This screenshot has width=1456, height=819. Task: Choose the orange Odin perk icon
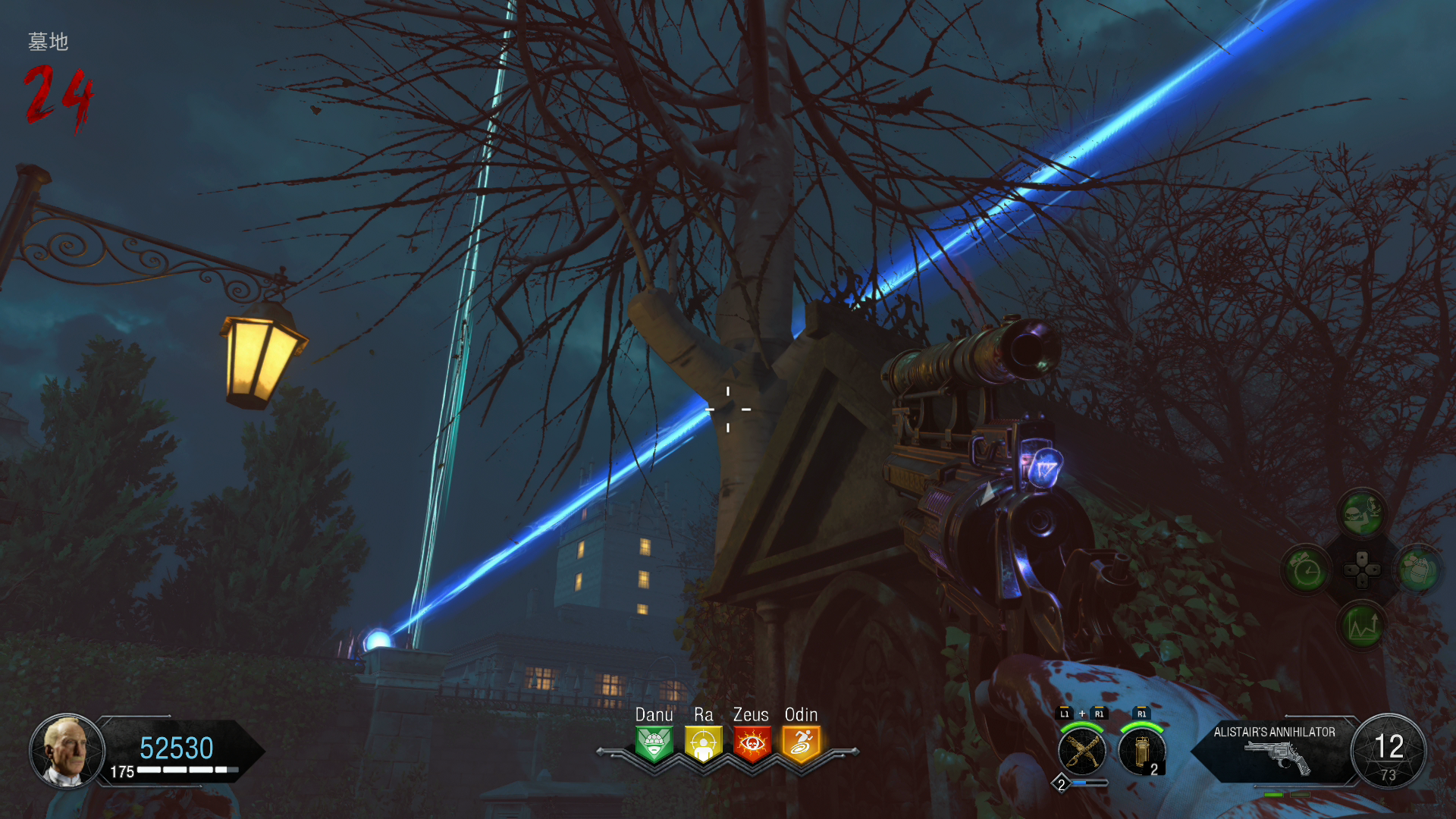coord(801,744)
